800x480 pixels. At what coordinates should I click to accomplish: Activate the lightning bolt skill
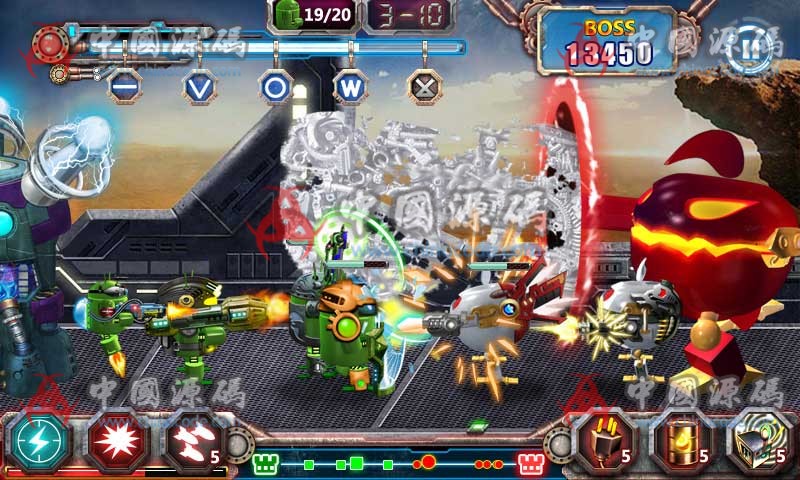tap(38, 440)
